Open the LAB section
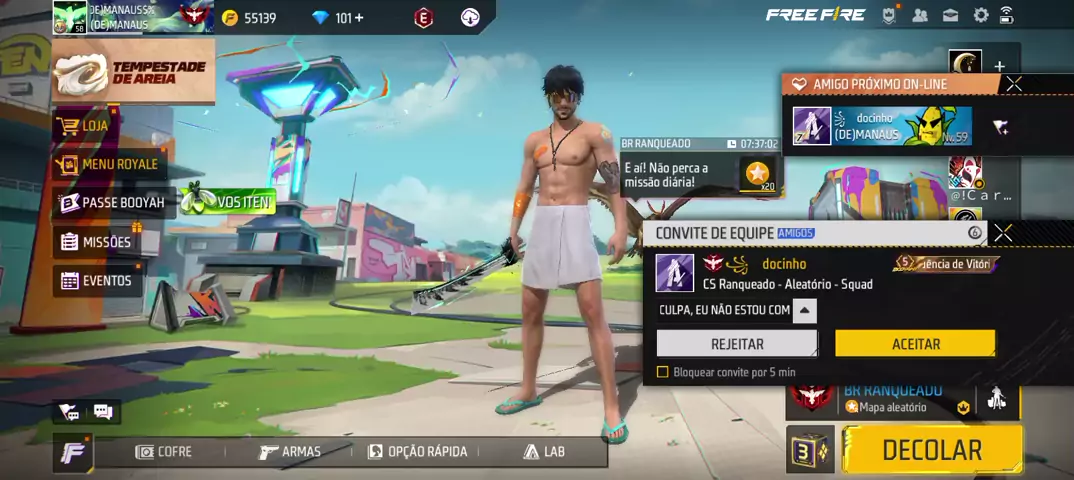The width and height of the screenshot is (1074, 480). point(544,452)
